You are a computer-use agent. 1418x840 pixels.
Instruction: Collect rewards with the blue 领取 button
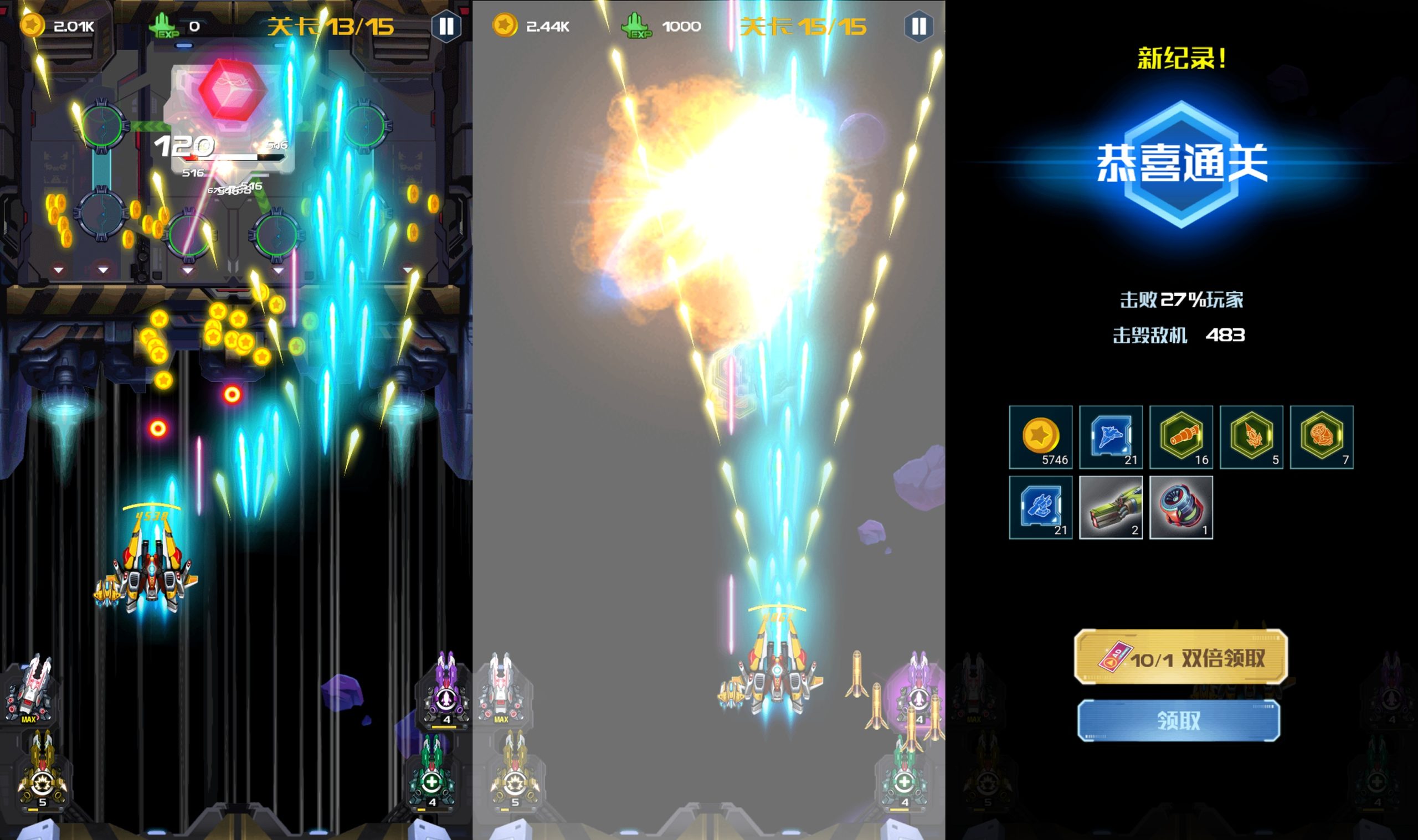pyautogui.click(x=1179, y=720)
